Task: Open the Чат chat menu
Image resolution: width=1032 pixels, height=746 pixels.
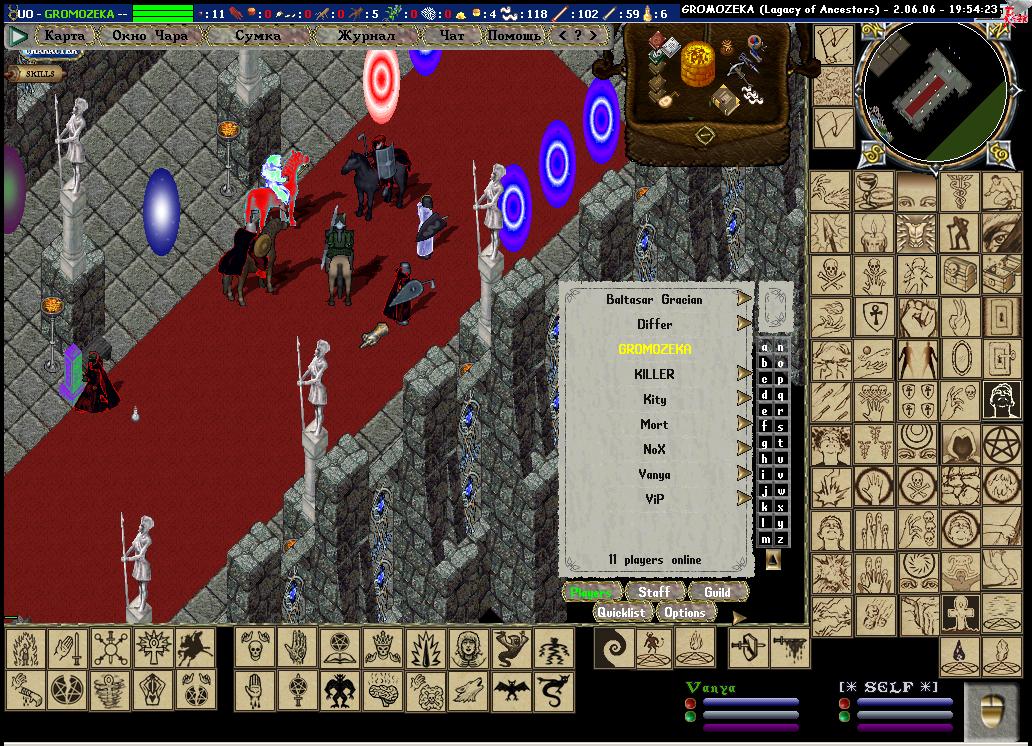Action: [x=452, y=36]
